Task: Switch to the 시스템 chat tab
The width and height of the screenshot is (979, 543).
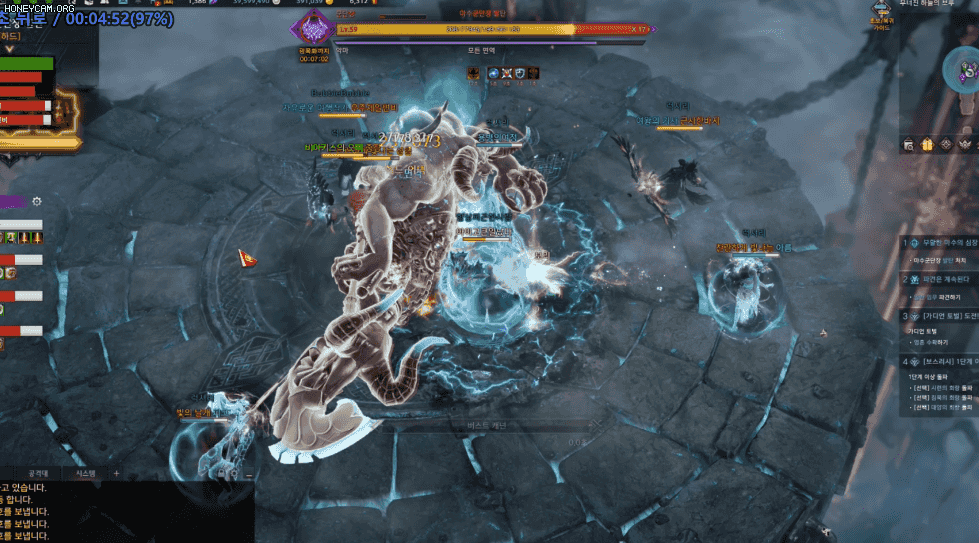Action: pos(85,473)
